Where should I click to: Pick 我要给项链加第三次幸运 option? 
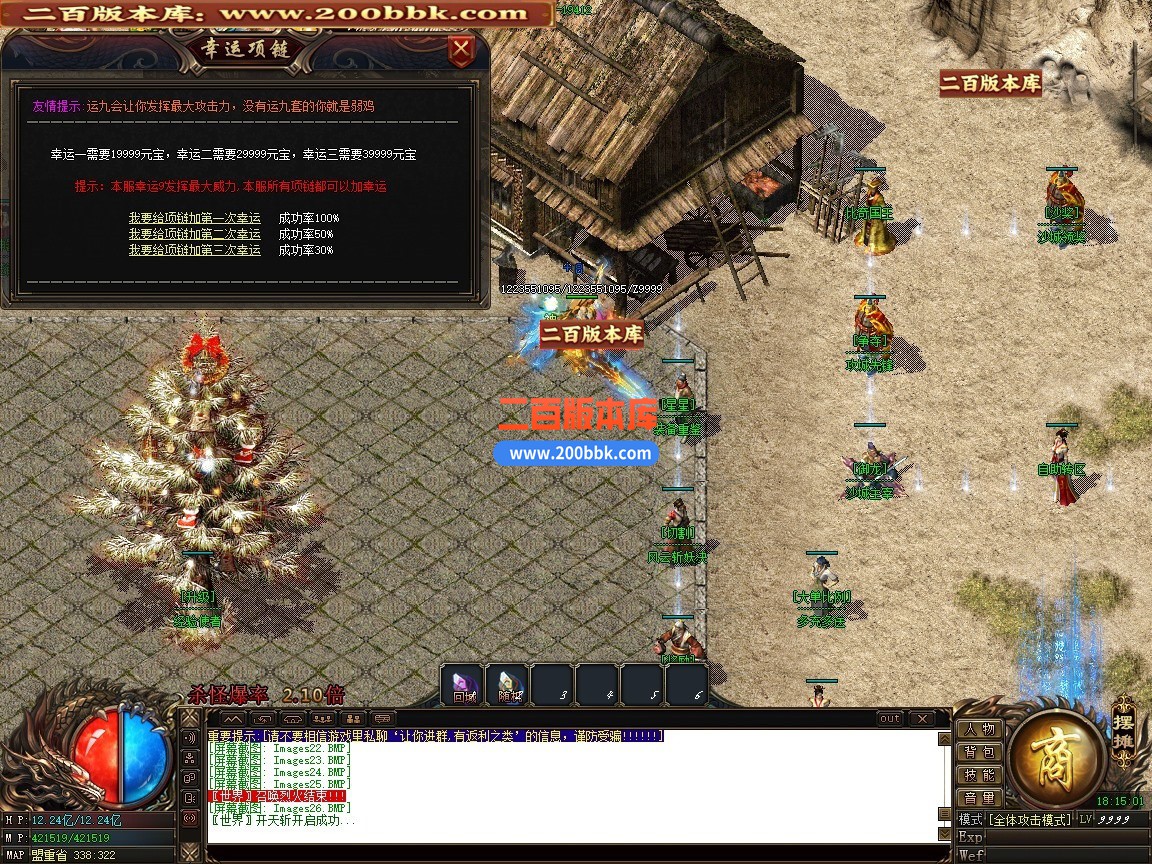pos(194,250)
